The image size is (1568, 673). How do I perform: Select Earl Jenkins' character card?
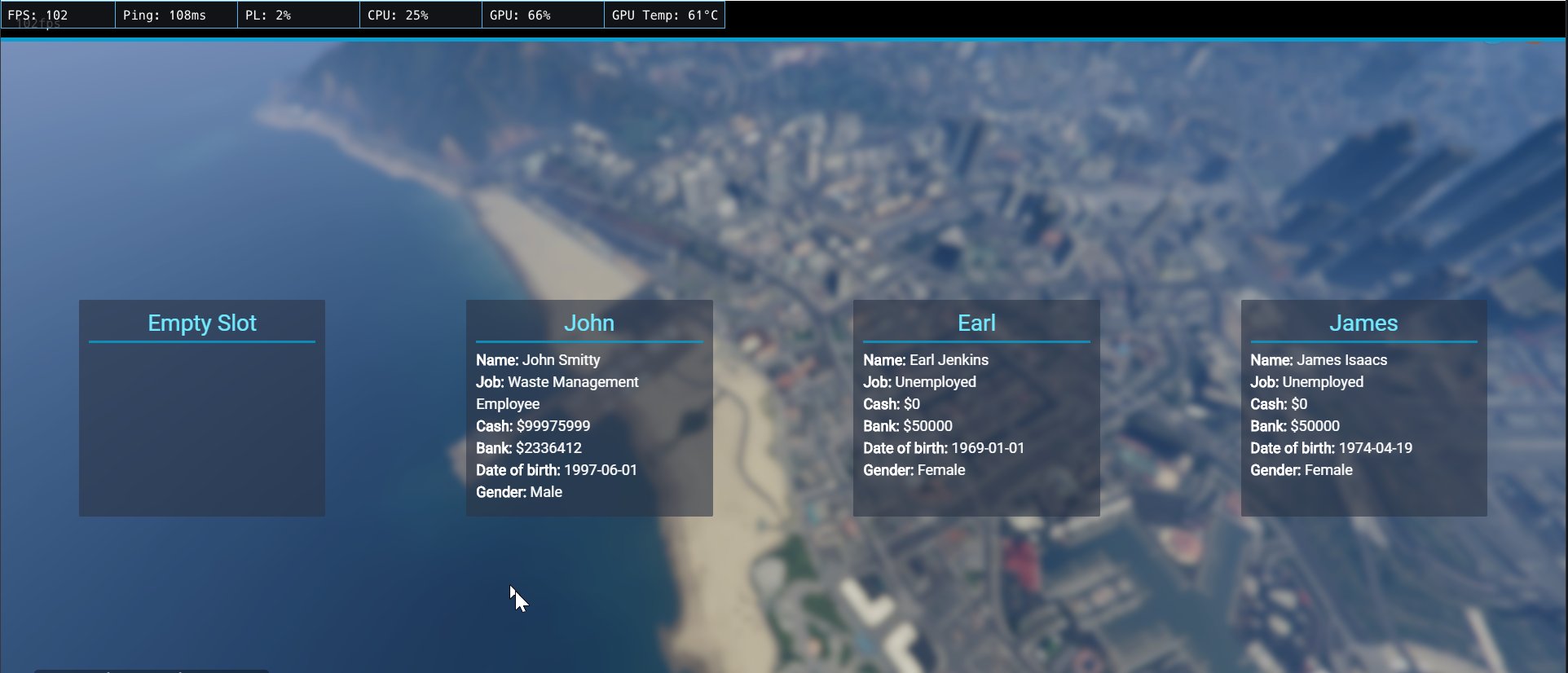point(976,407)
